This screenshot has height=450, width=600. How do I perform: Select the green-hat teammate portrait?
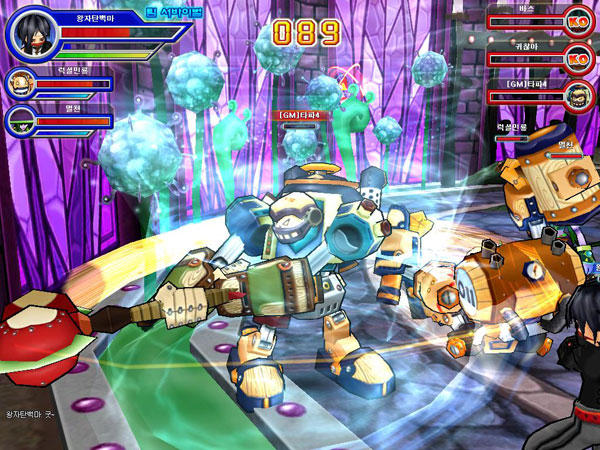(x=20, y=120)
